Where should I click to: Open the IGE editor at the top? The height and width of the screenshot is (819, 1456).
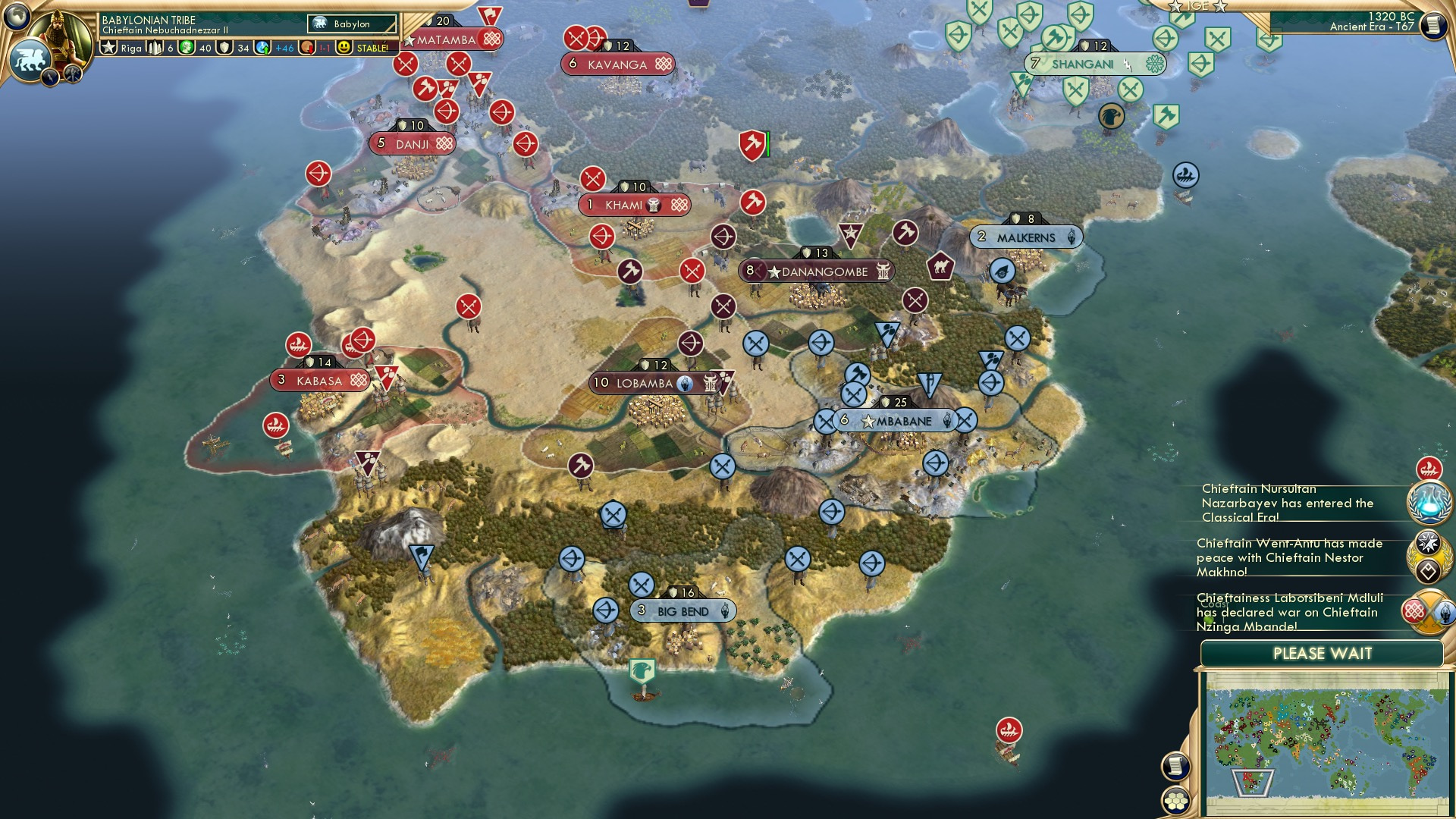[x=1197, y=6]
